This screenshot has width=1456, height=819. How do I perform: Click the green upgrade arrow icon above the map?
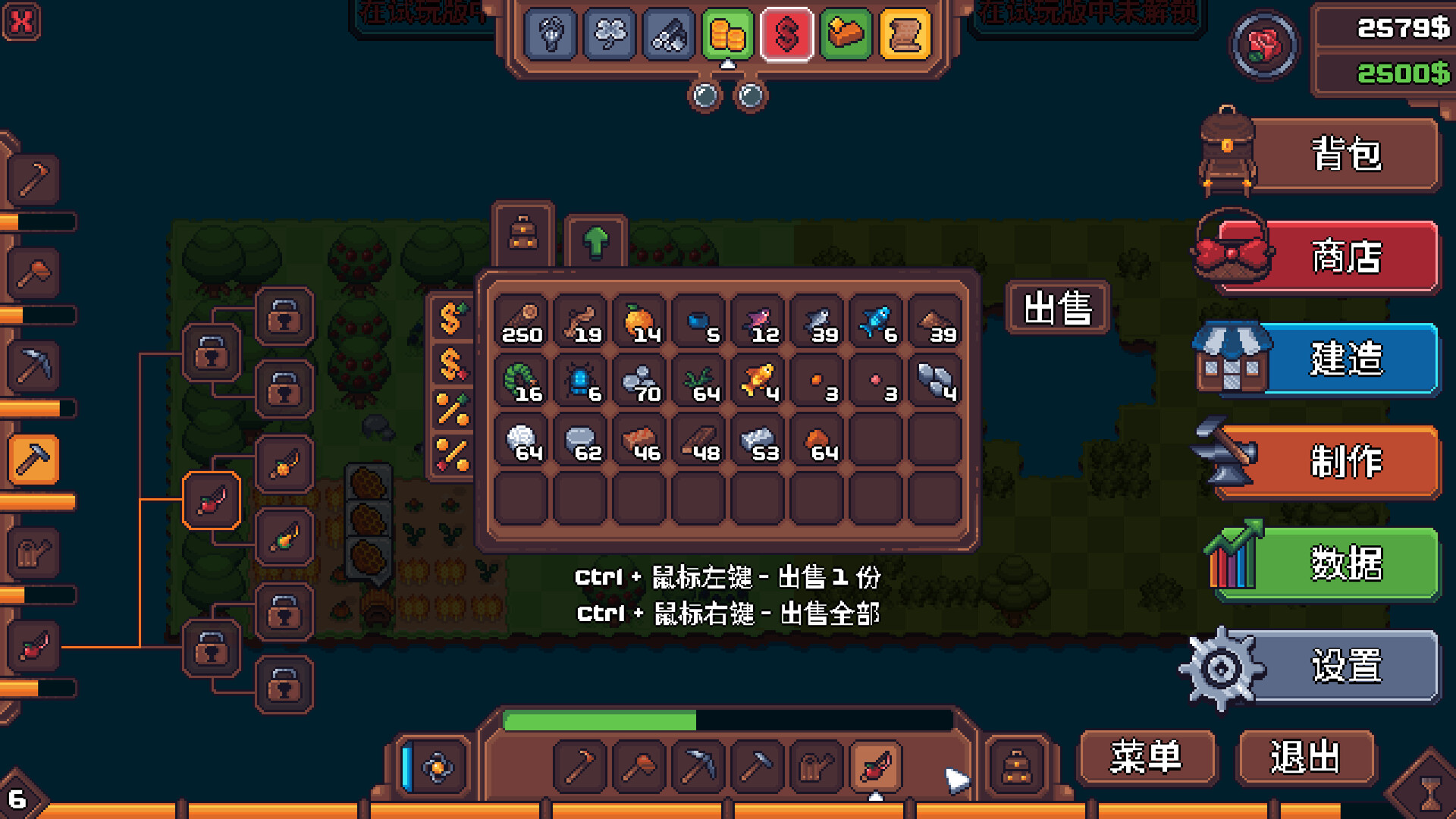pyautogui.click(x=595, y=241)
